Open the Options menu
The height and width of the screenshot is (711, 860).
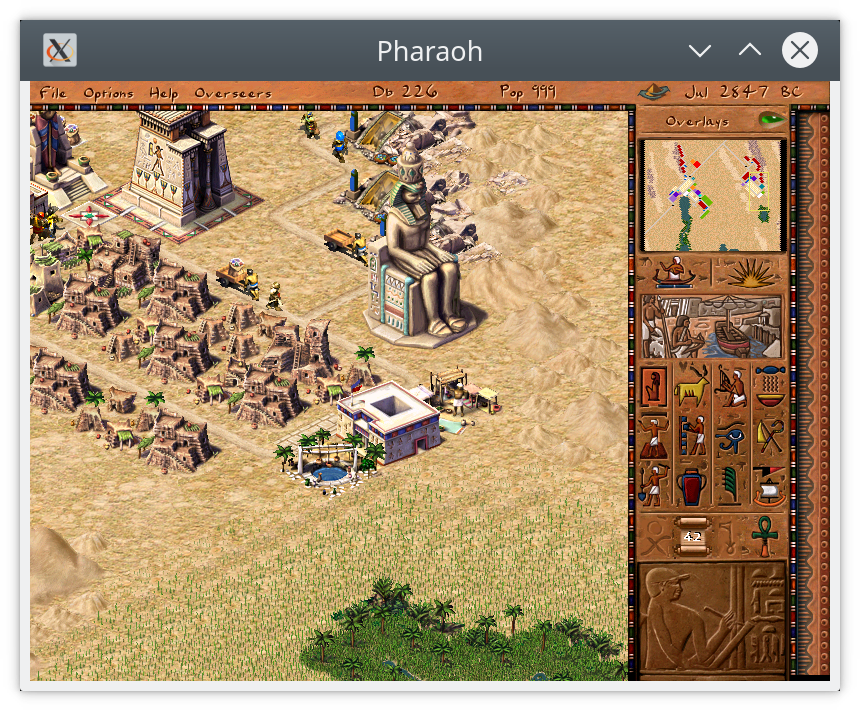(108, 93)
